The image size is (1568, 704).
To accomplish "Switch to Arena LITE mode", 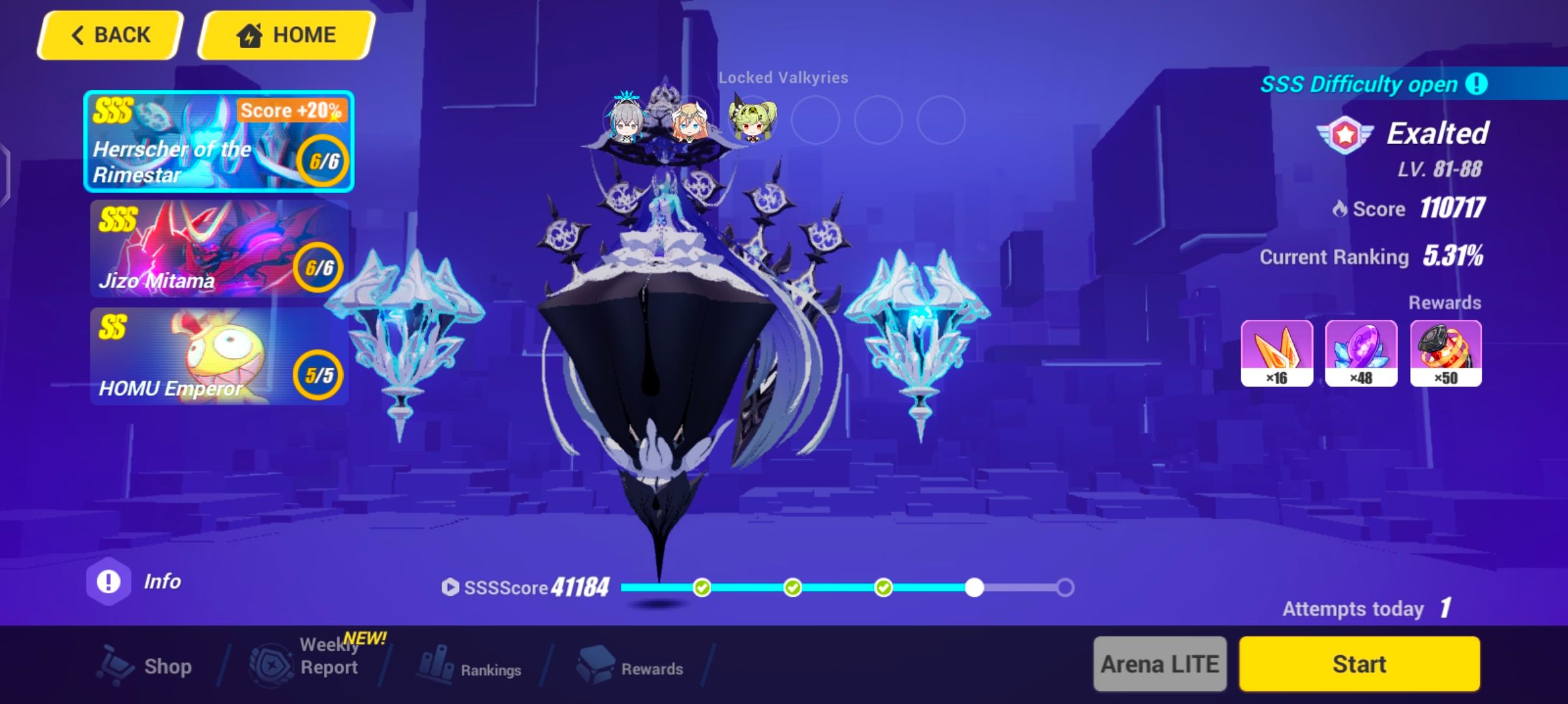I will [1160, 664].
